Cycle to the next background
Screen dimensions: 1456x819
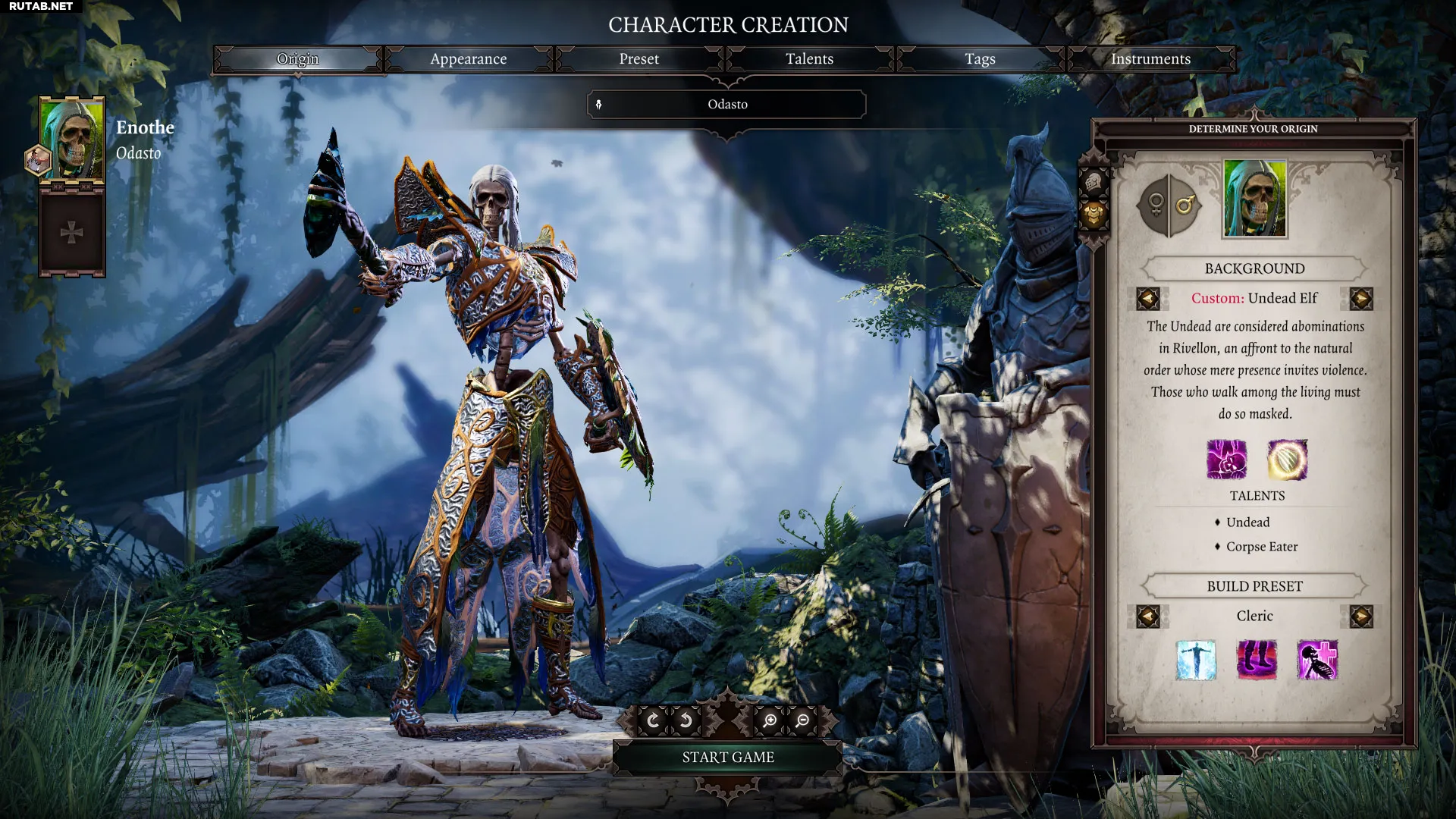pos(1361,299)
